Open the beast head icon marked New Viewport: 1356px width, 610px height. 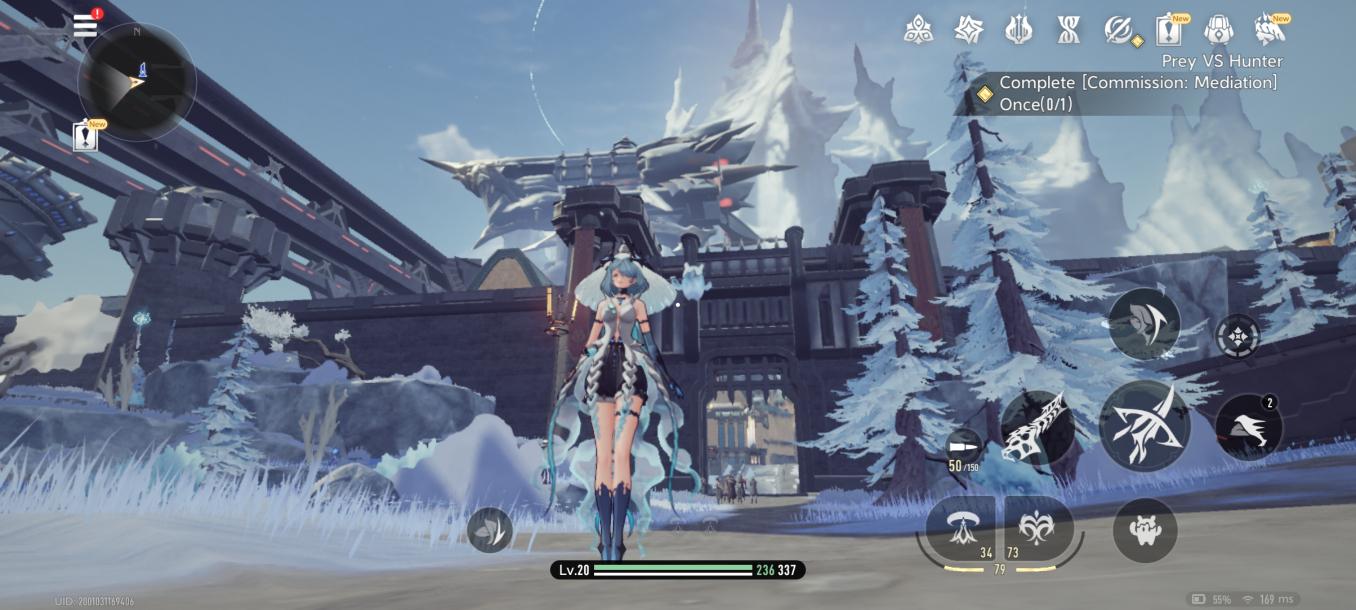click(x=1270, y=30)
